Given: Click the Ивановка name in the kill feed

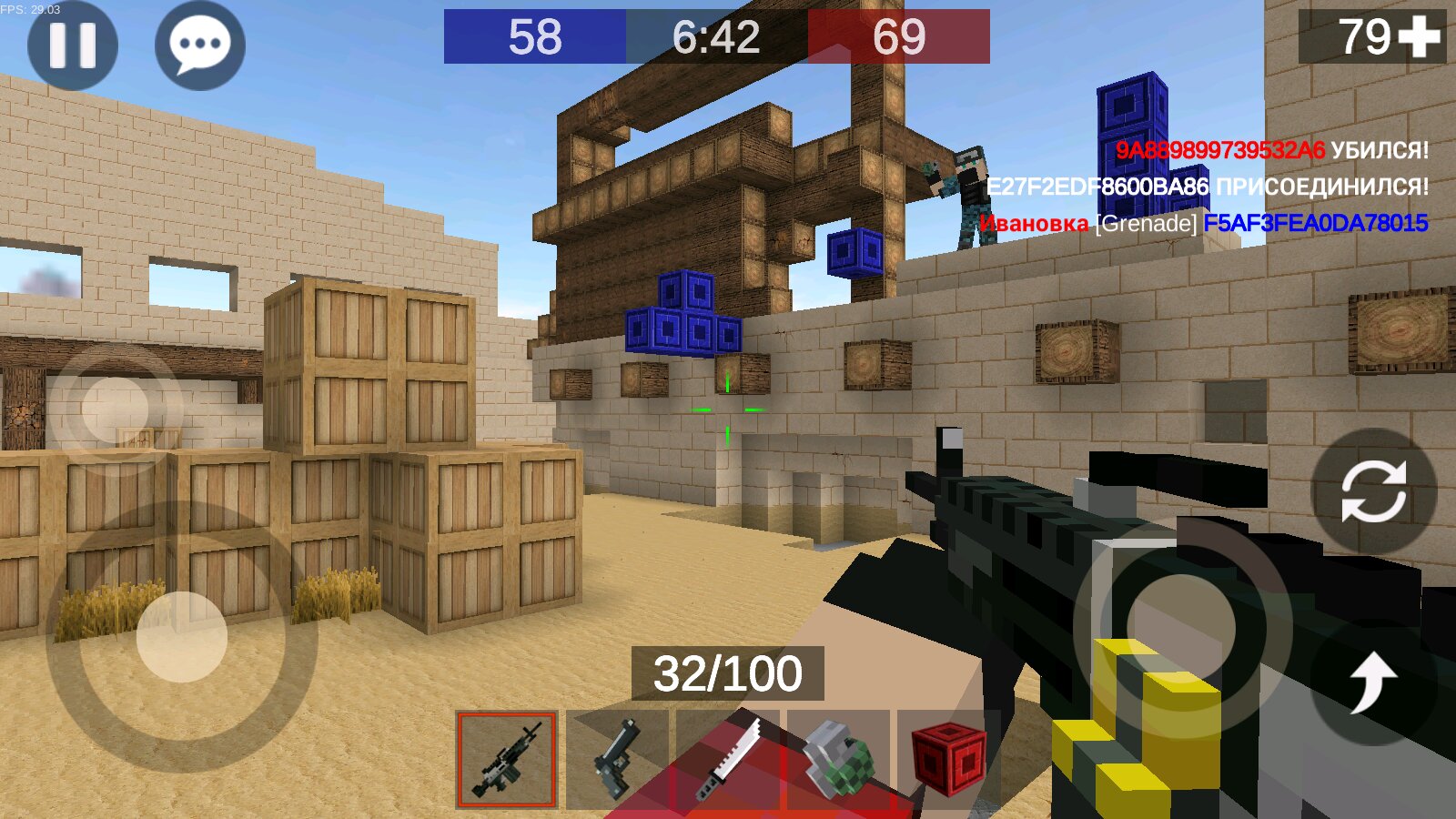Looking at the screenshot, I should click(x=1033, y=222).
